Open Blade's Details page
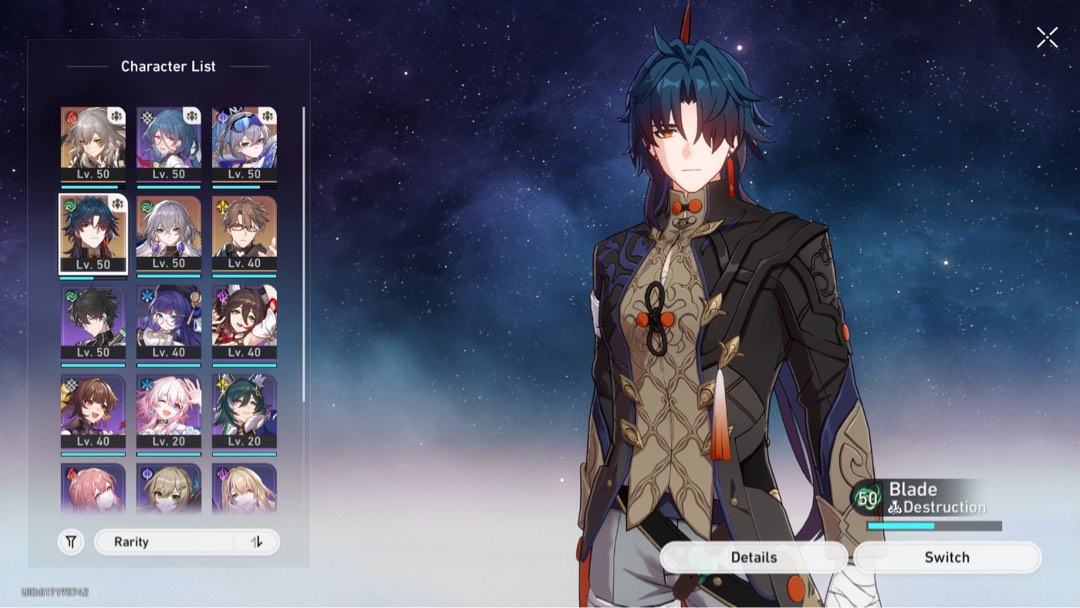The width and height of the screenshot is (1080, 608). click(x=753, y=557)
